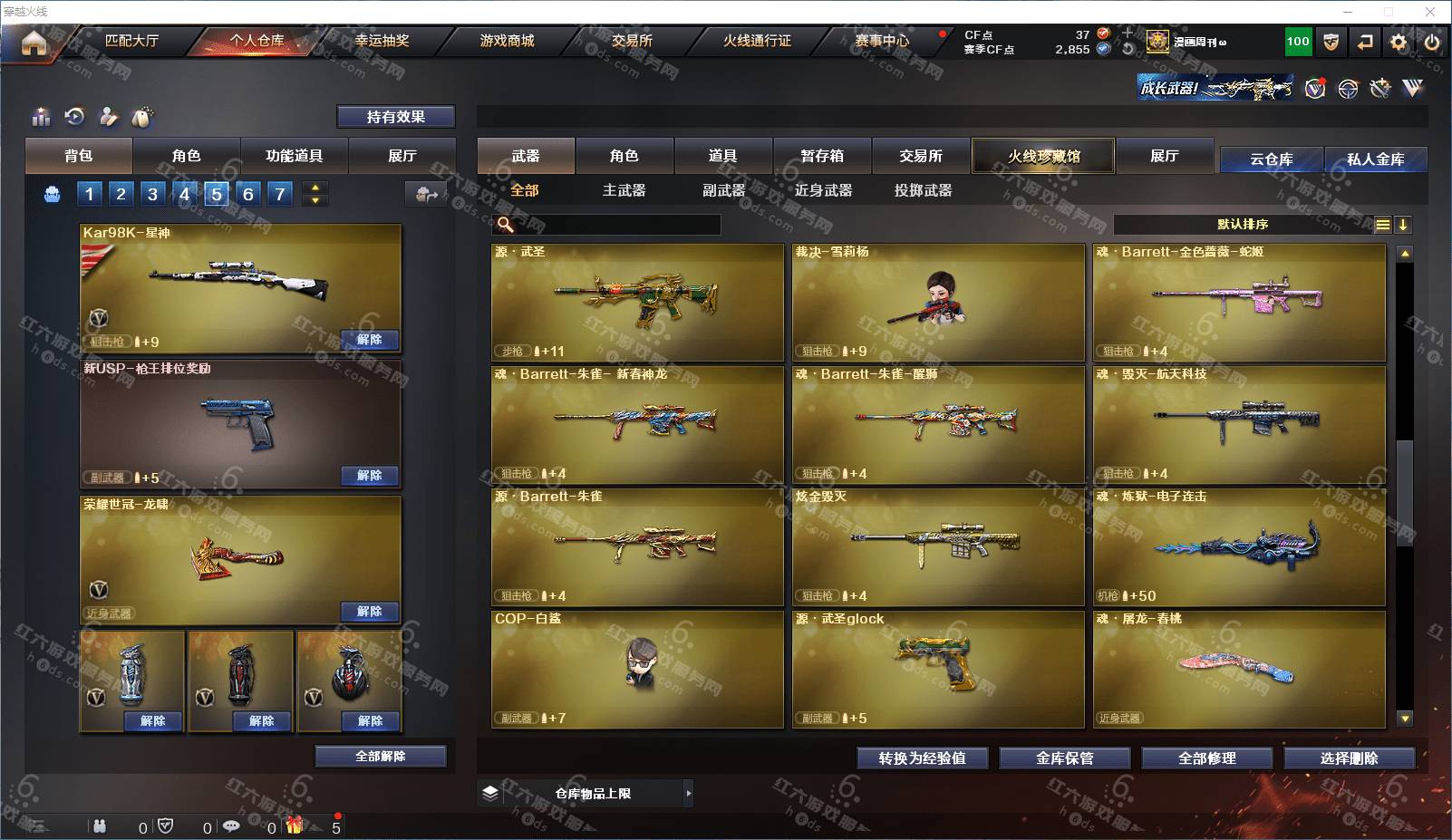Image resolution: width=1452 pixels, height=840 pixels.
Task: Select loadout bag number 3
Action: pyautogui.click(x=152, y=194)
